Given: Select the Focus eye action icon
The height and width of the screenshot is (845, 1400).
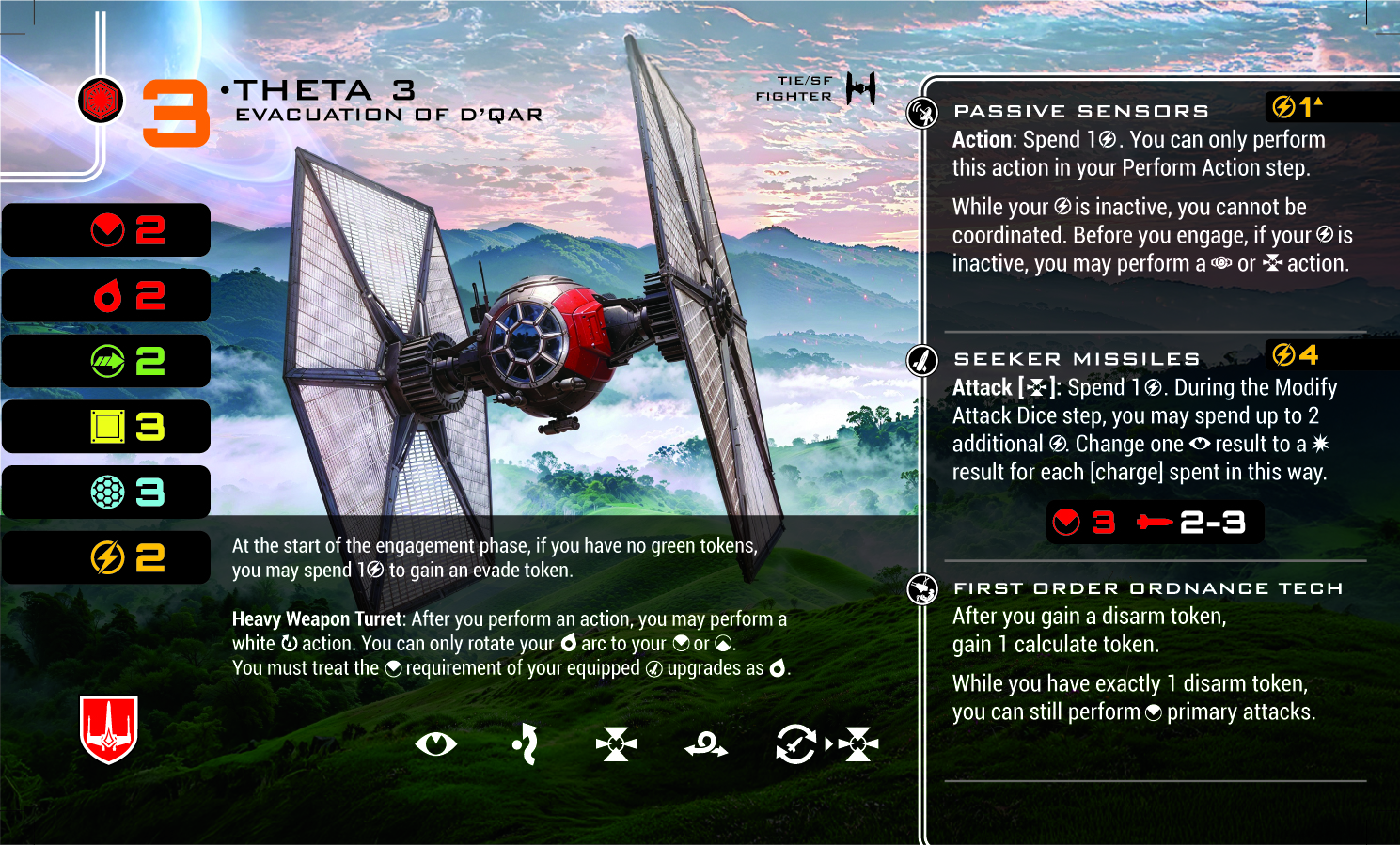Looking at the screenshot, I should (435, 744).
